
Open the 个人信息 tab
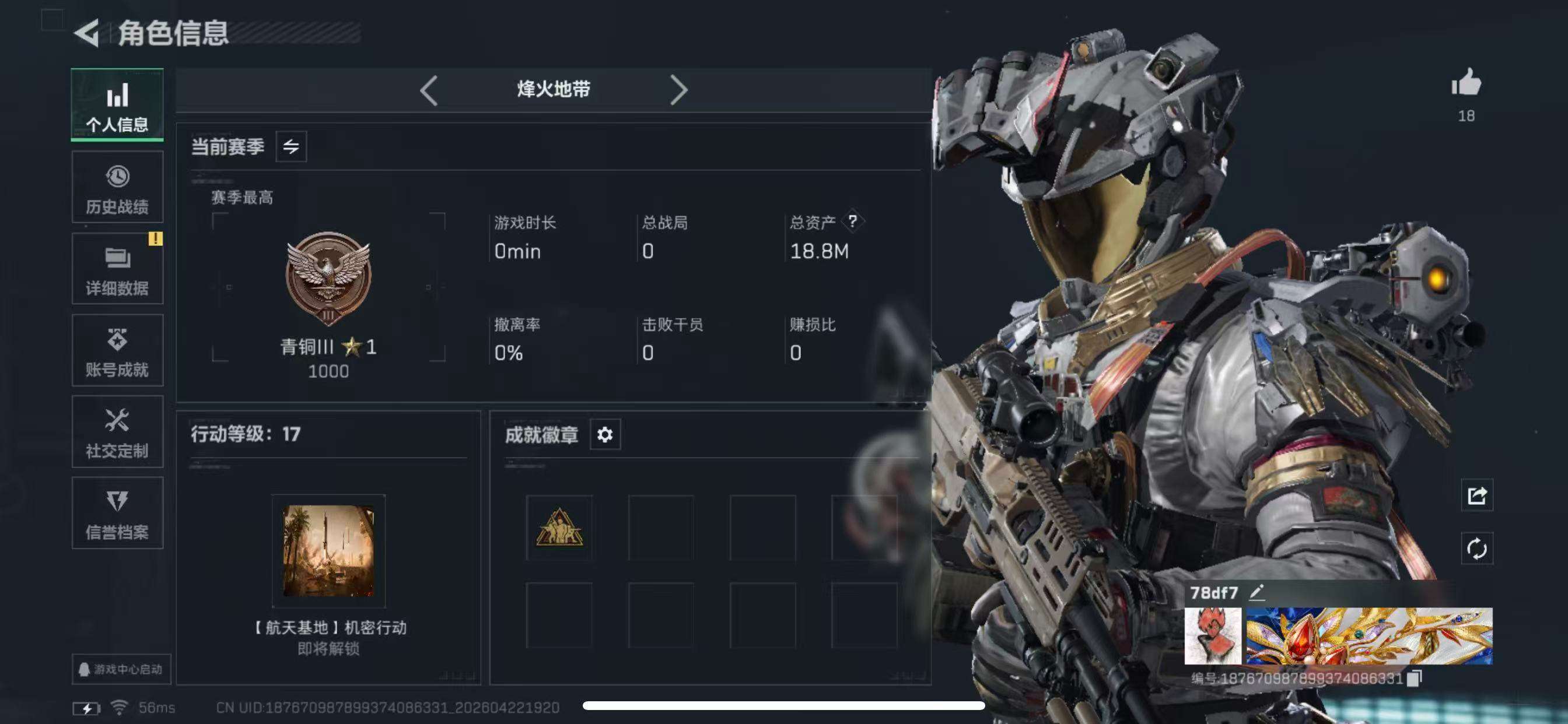click(117, 106)
